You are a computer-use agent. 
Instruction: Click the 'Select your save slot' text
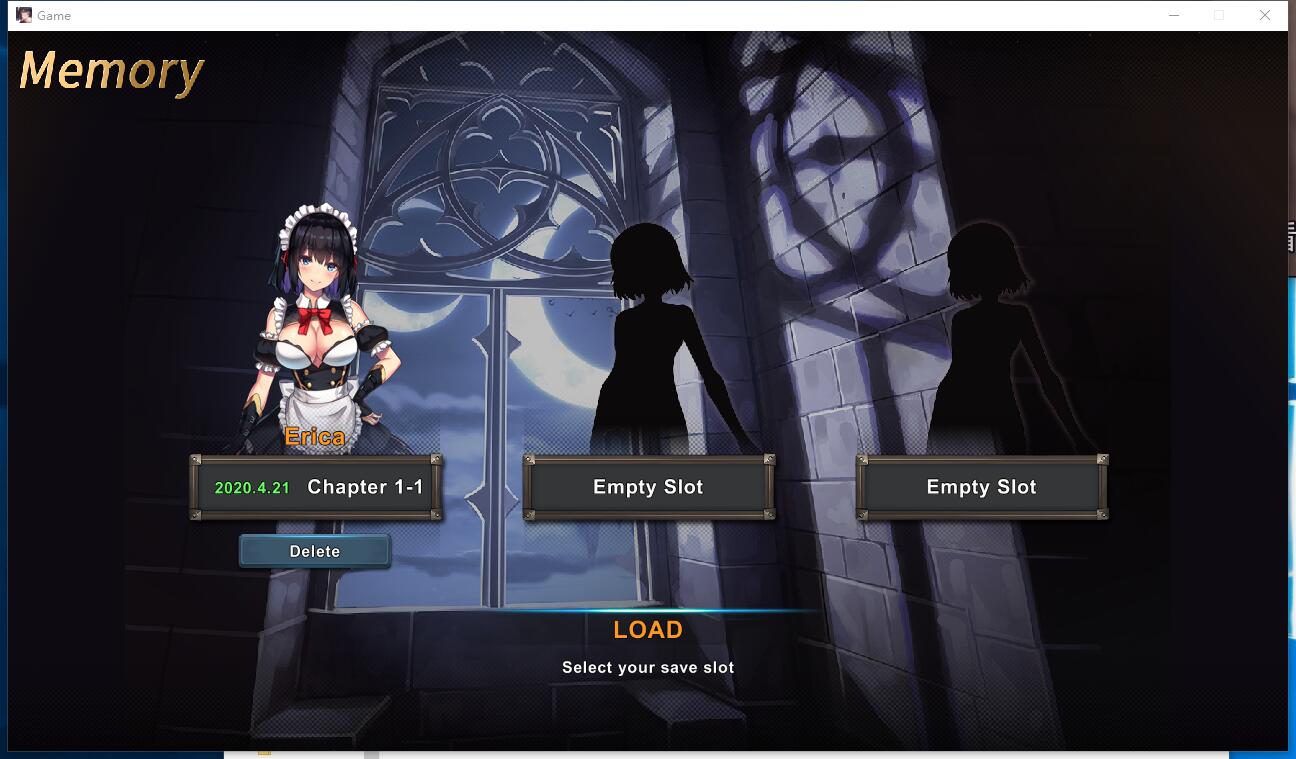click(x=648, y=667)
